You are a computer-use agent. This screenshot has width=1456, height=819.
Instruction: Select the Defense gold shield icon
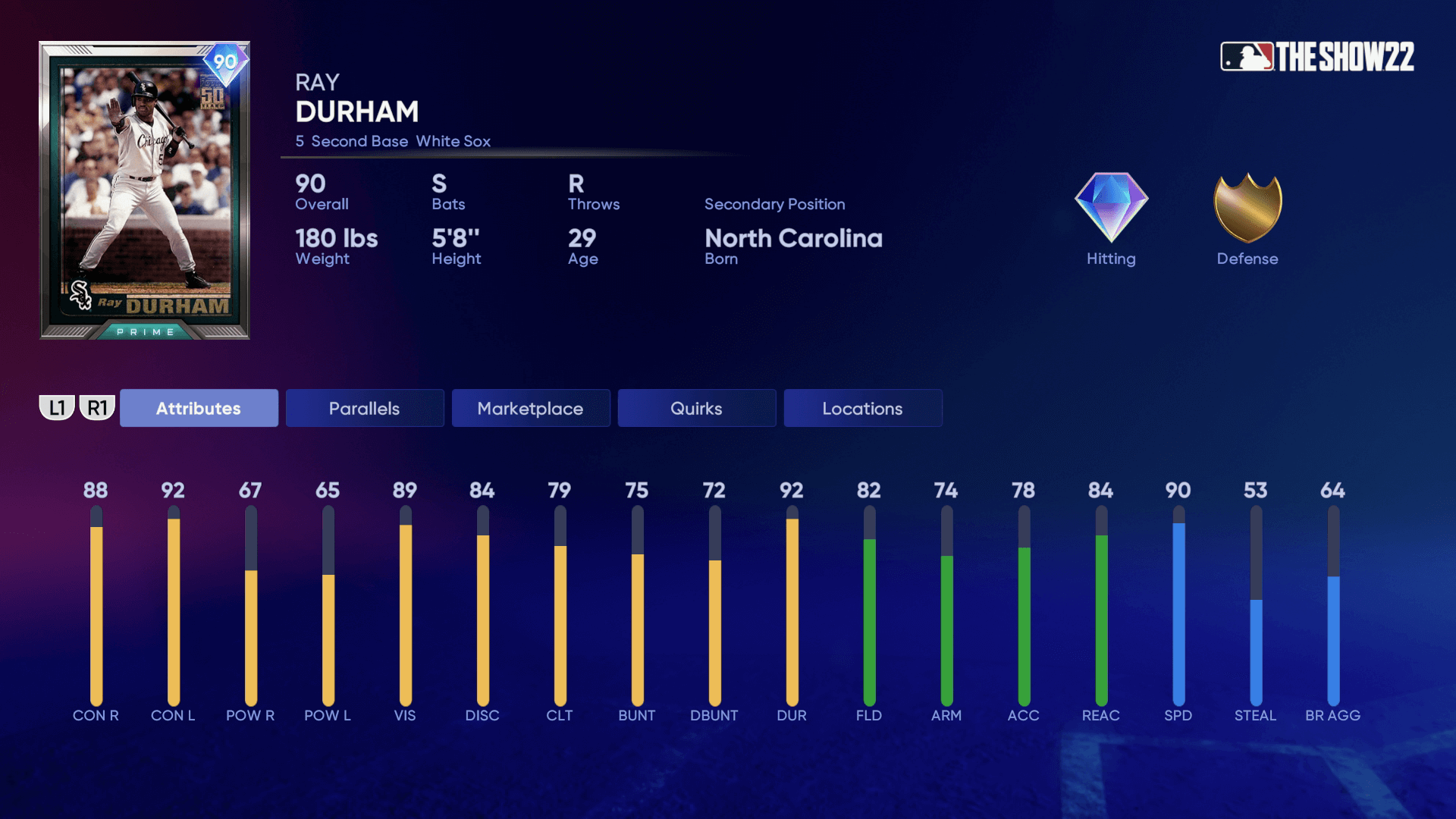click(x=1247, y=211)
